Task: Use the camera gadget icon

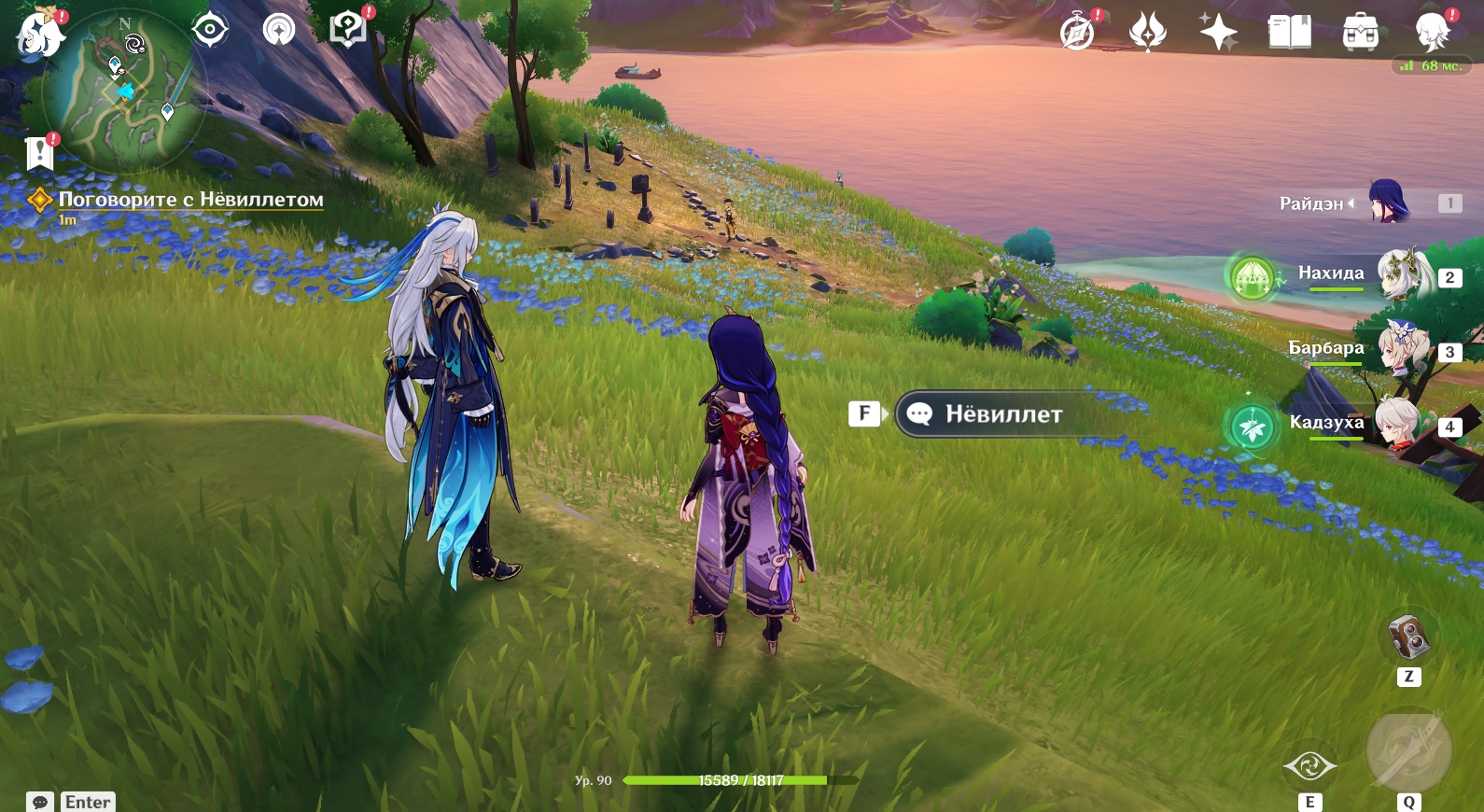Action: [1408, 638]
